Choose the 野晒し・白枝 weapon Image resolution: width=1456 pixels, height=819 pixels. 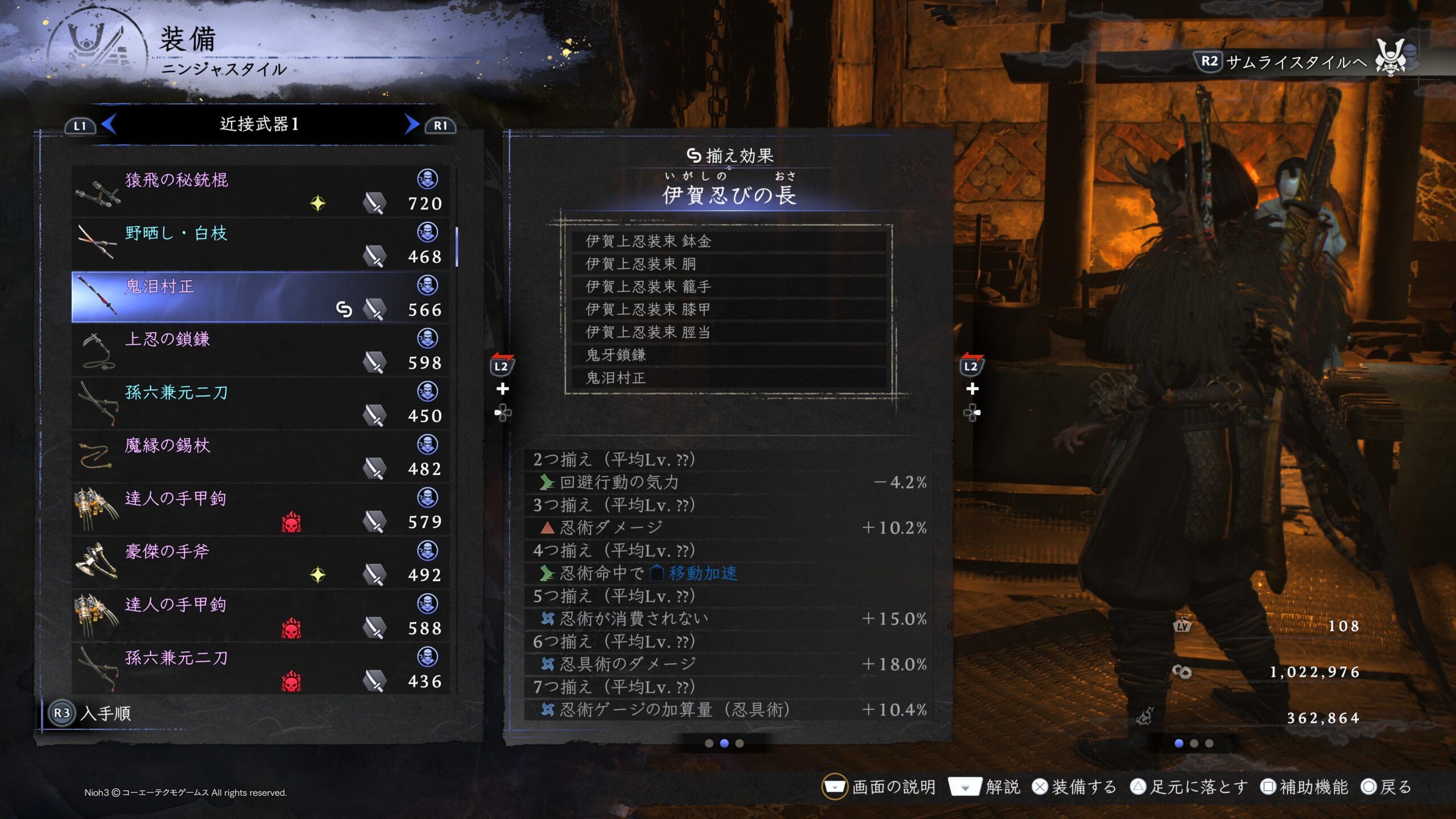pyautogui.click(x=260, y=245)
